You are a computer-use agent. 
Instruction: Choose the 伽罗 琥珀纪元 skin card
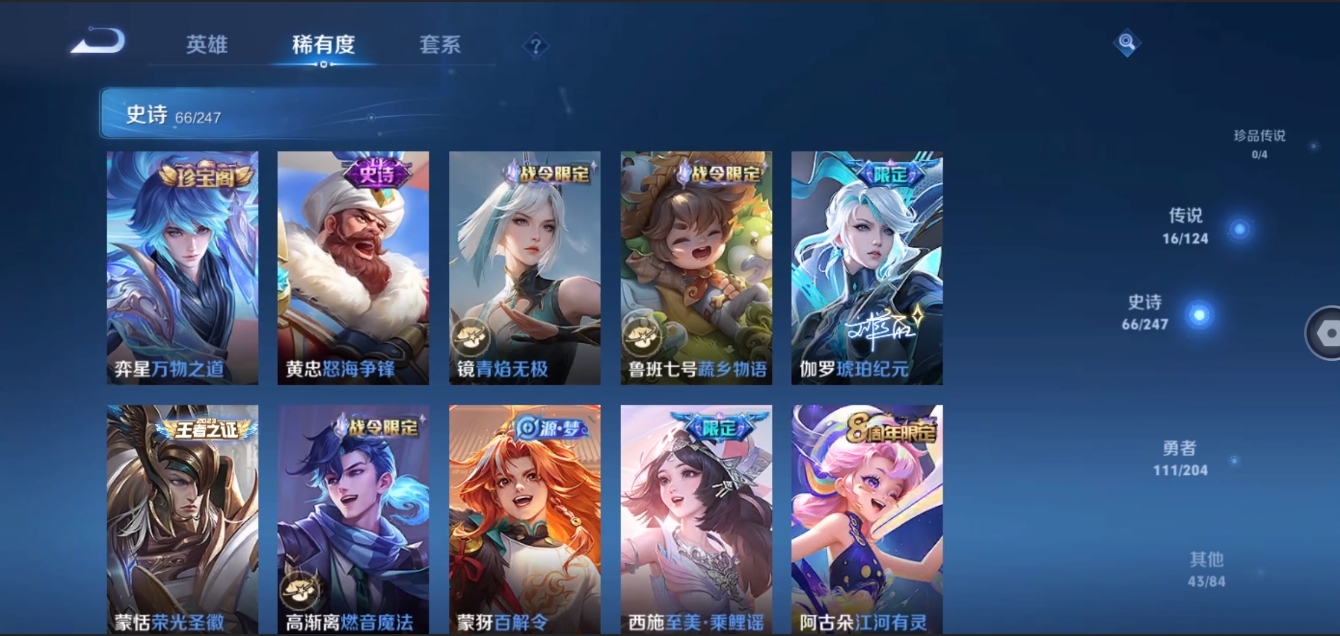pos(867,267)
